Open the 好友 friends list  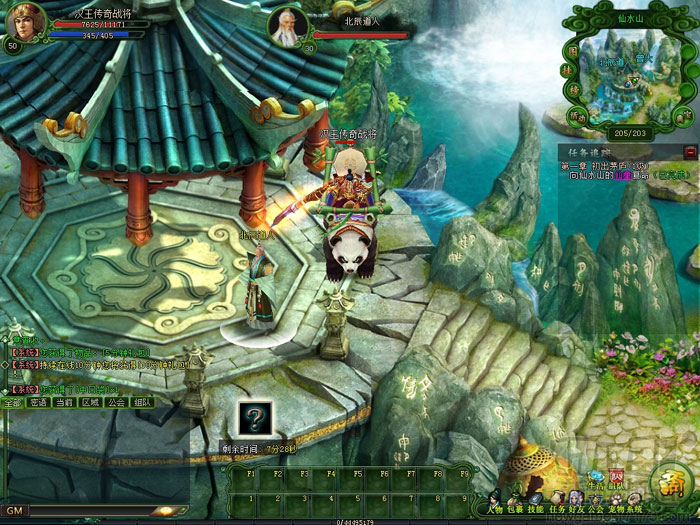(x=577, y=498)
